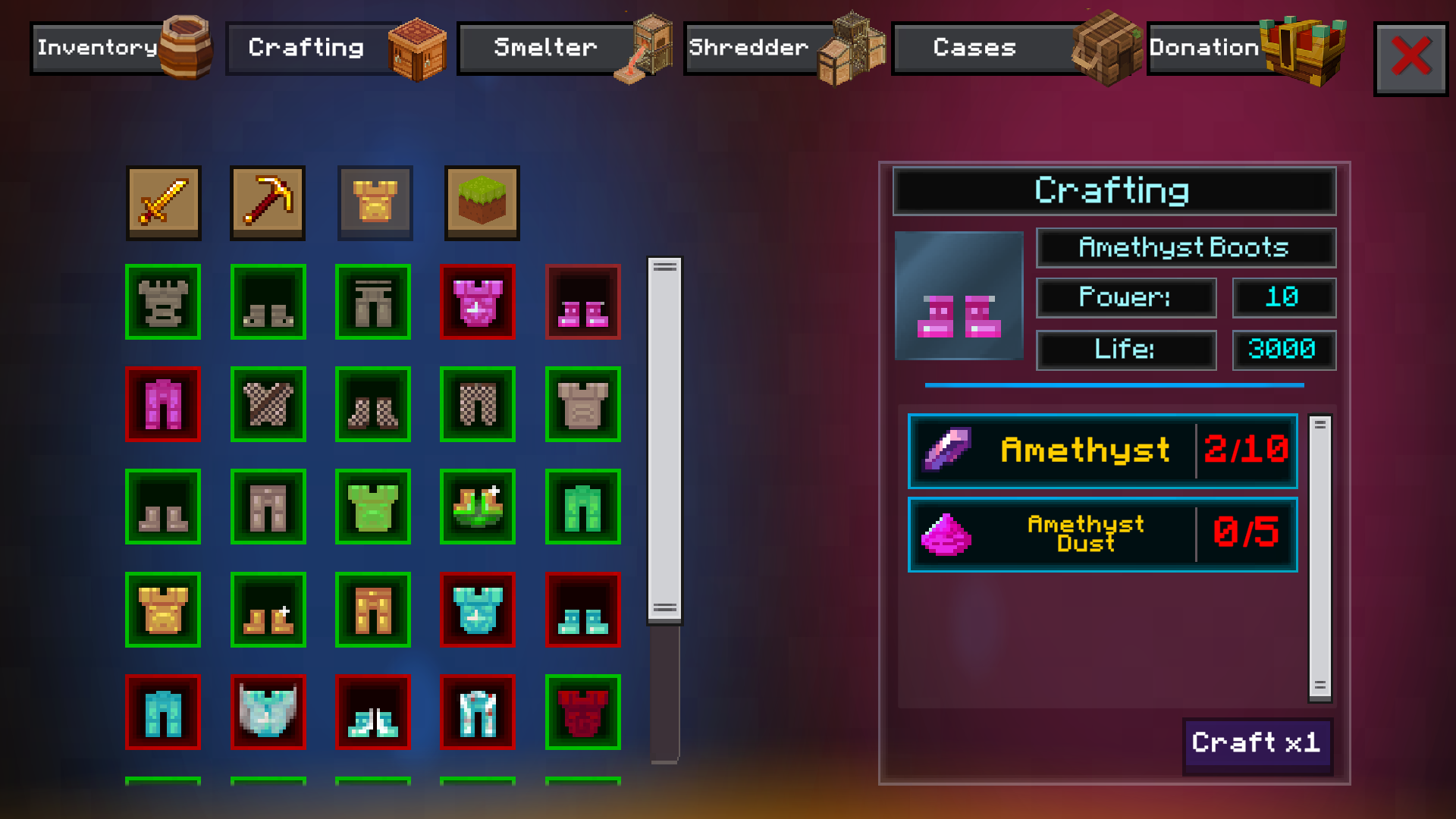Select the pink Amethyst Boots recipe in the grid
Image resolution: width=1456 pixels, height=819 pixels.
(583, 302)
